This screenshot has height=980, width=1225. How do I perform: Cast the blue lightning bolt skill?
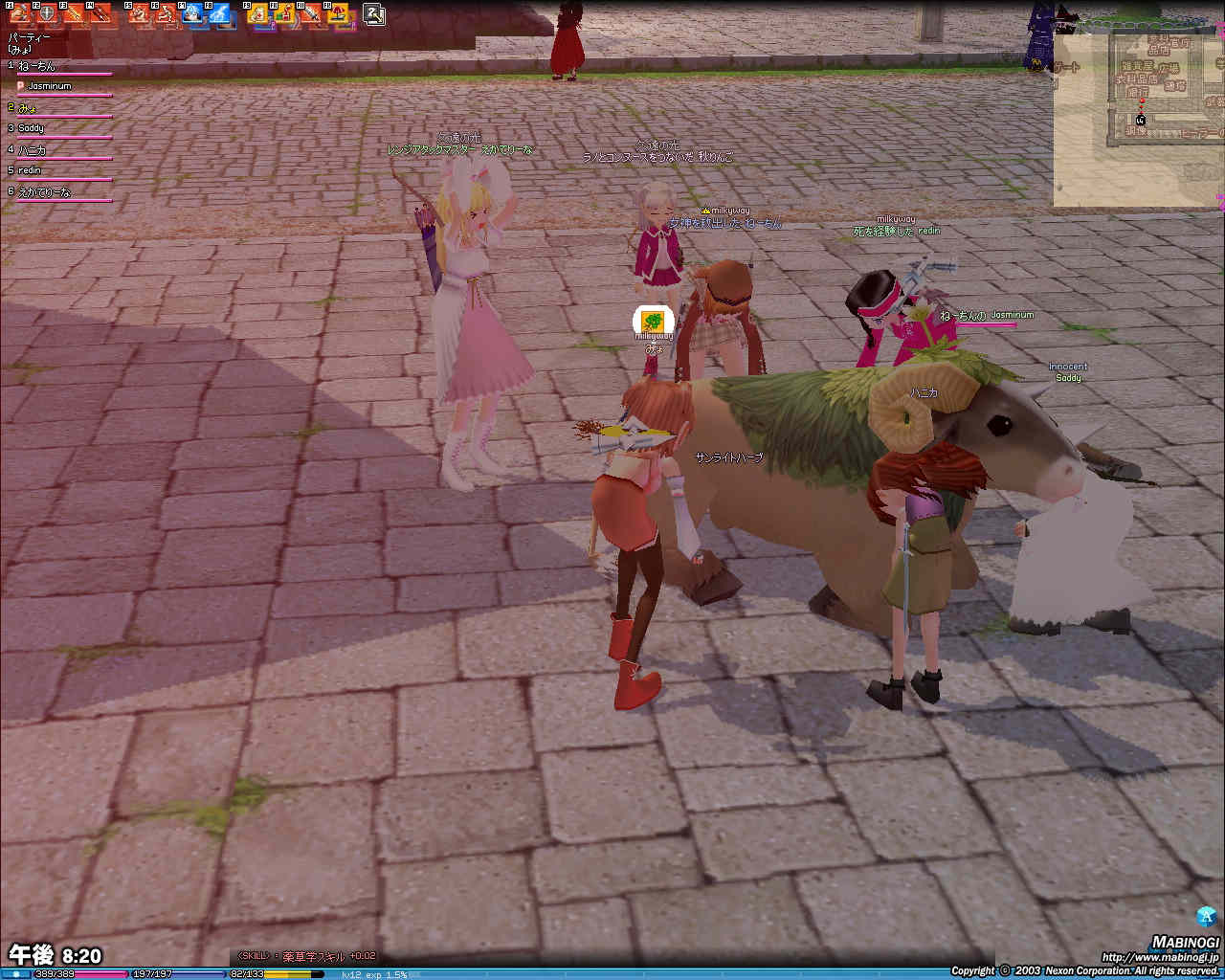220,14
